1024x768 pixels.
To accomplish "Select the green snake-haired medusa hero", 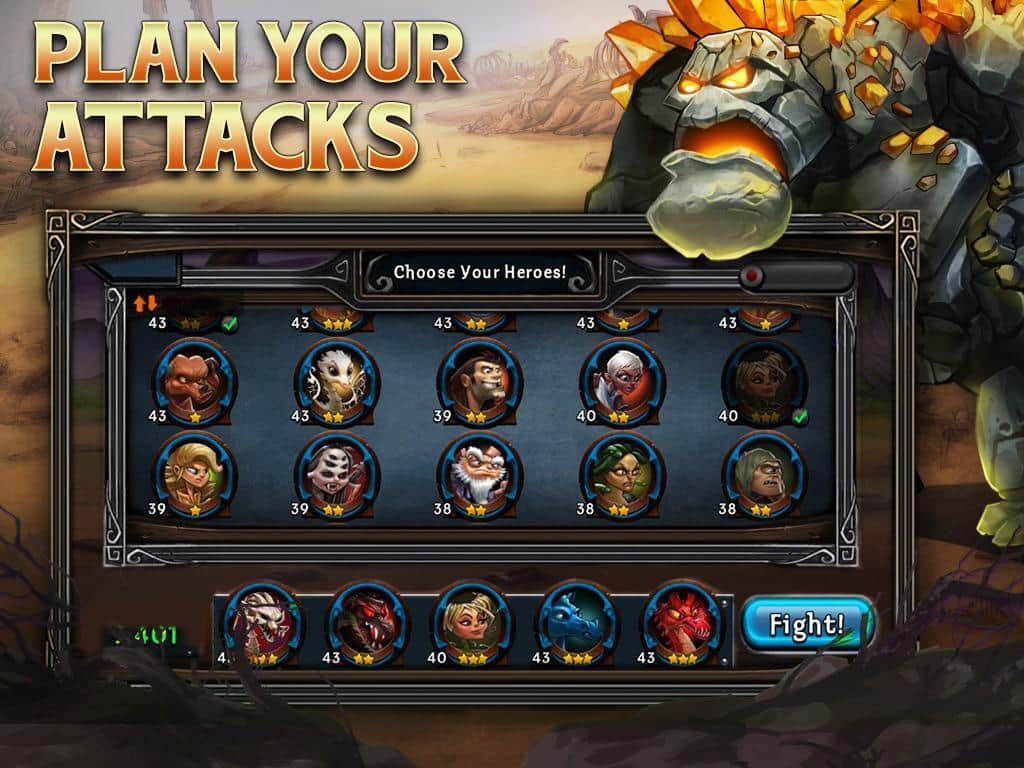I will (x=622, y=471).
